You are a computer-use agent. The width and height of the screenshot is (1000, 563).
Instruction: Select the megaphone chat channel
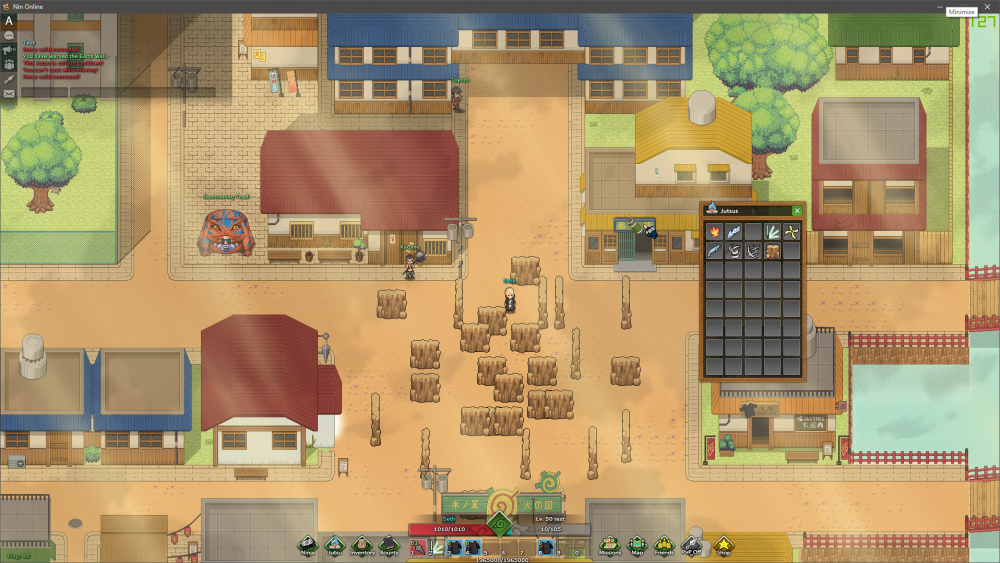point(9,49)
